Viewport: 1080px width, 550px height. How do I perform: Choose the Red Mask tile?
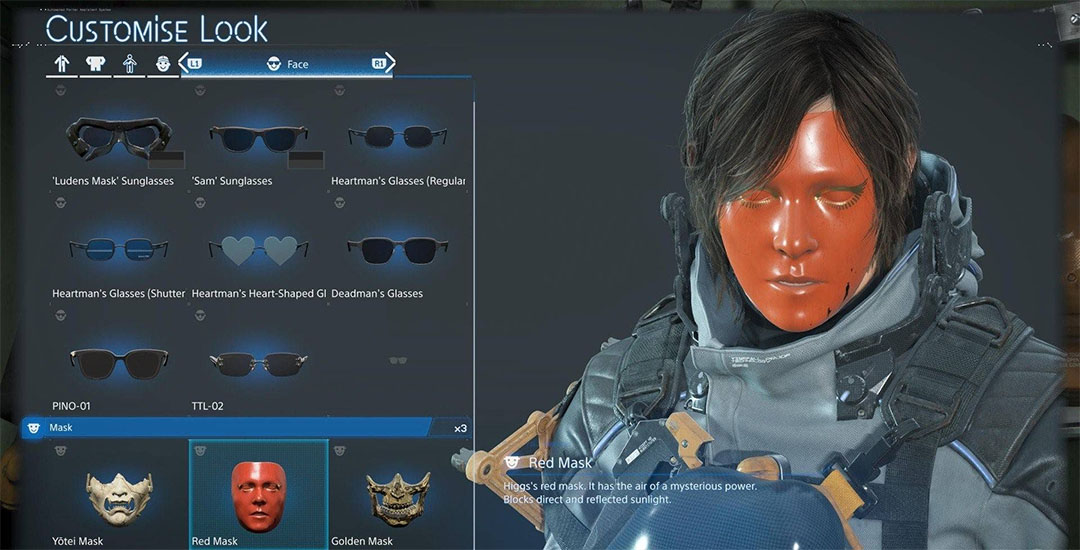(x=258, y=495)
